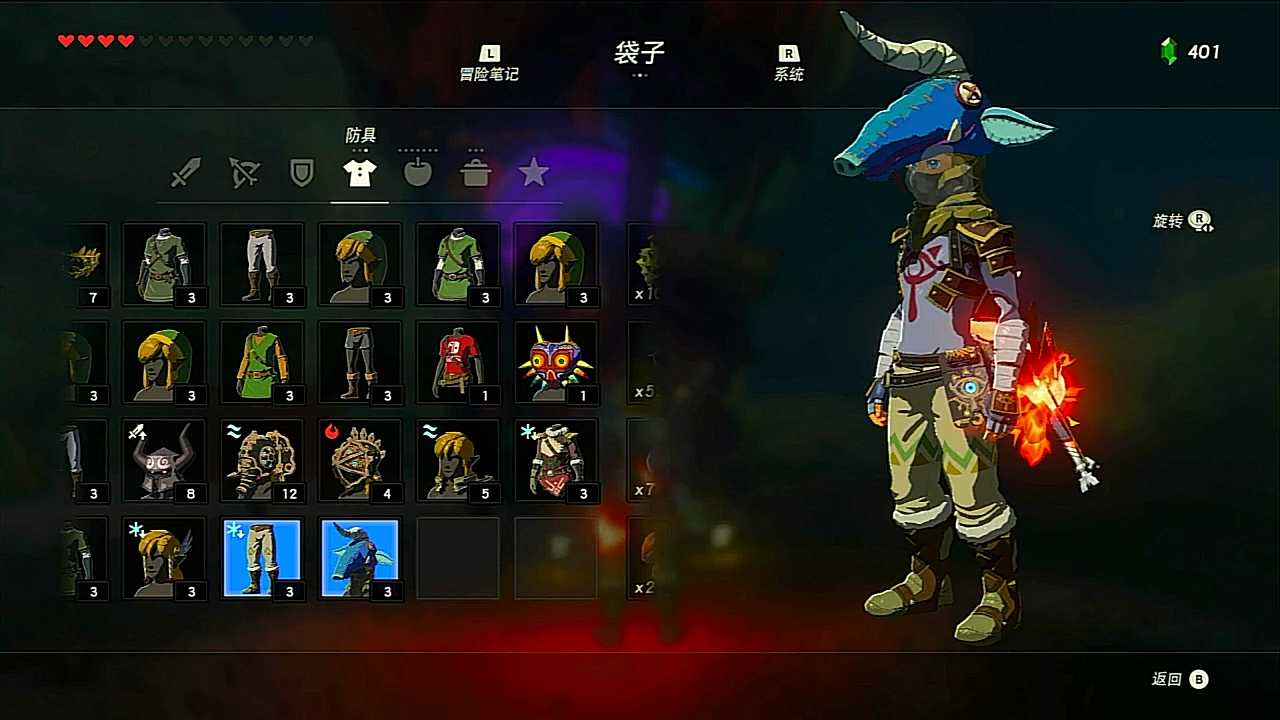The image size is (1280, 720).
Task: Choose the red Nintendo Switch shirt
Action: (458, 362)
